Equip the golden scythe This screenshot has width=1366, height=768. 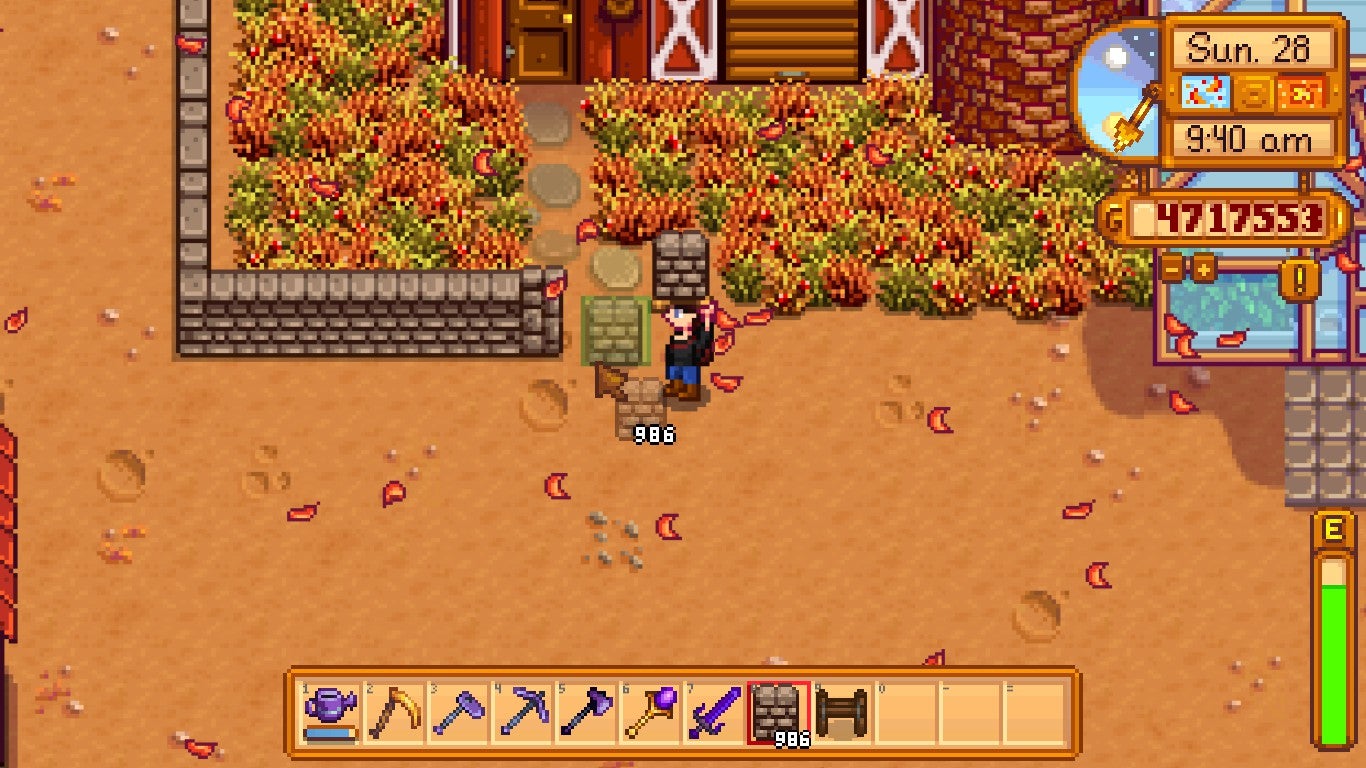coord(395,713)
